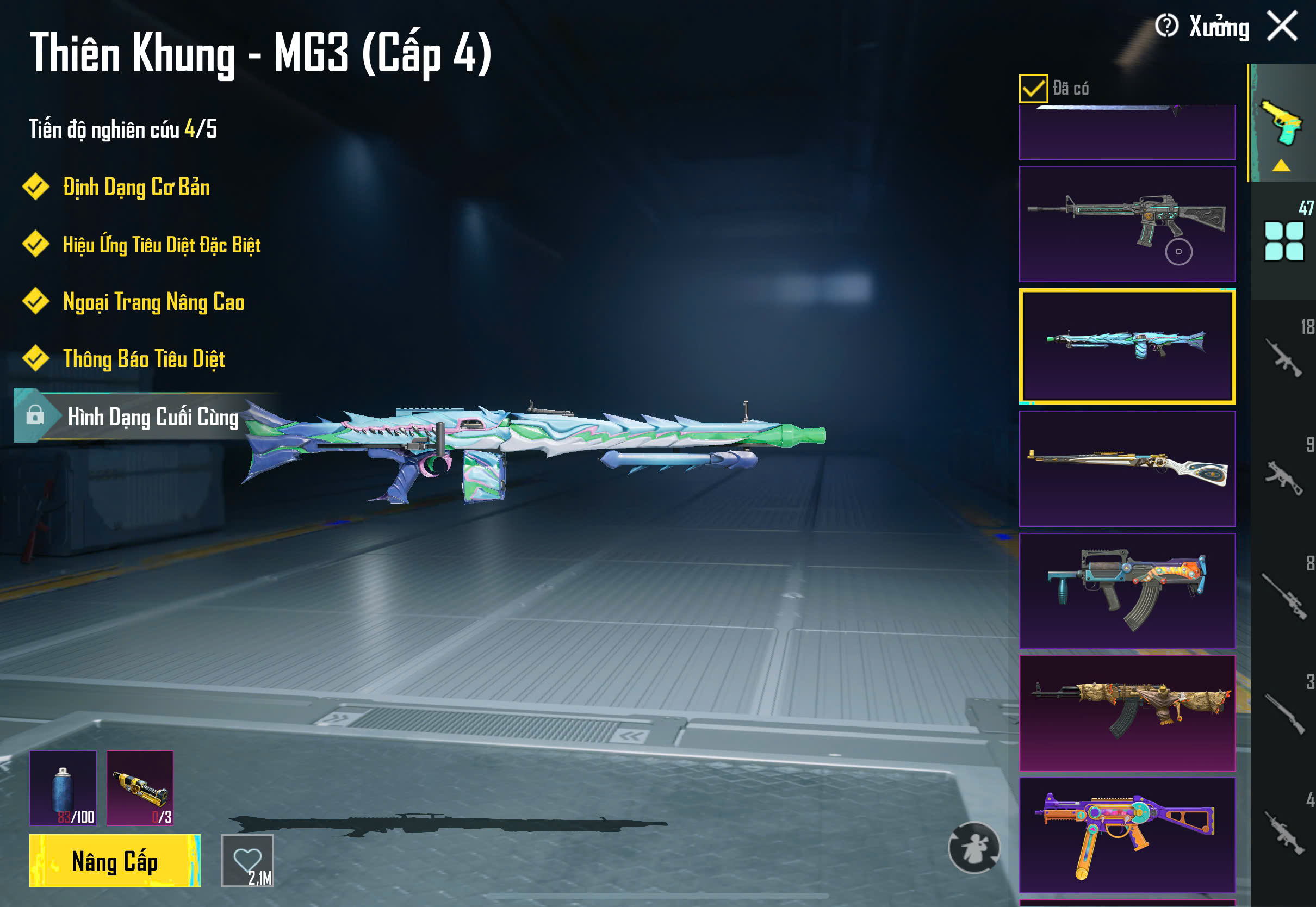The image size is (1316, 907).
Task: Select the purple and orange UMP skin
Action: click(x=1127, y=835)
